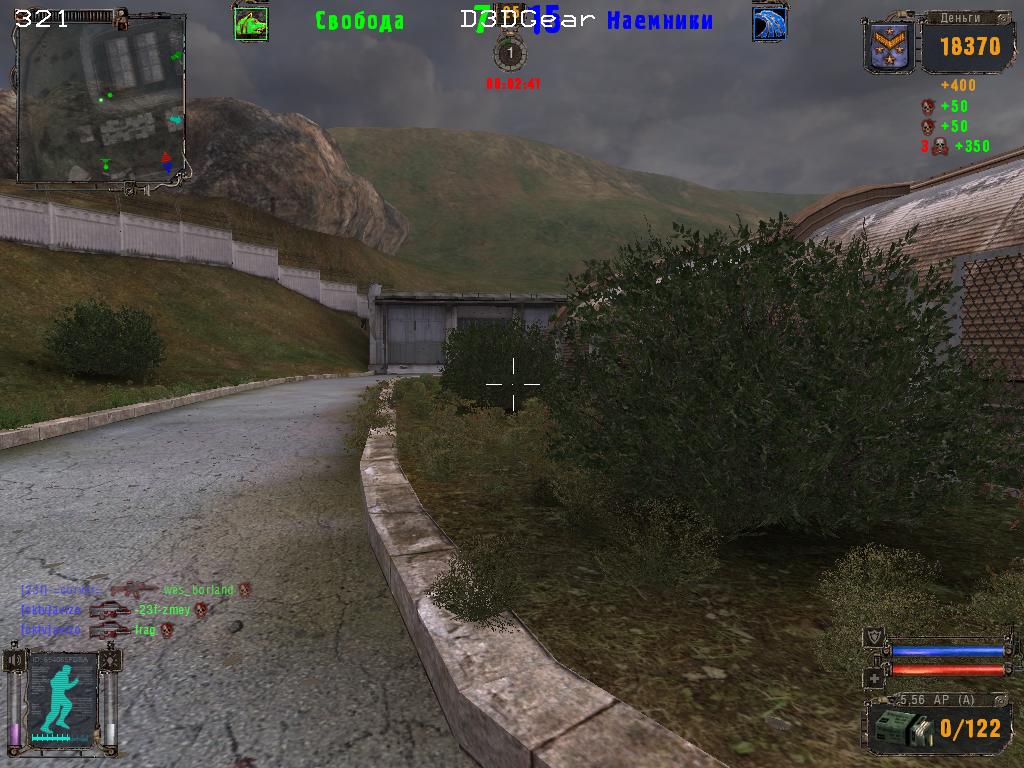Viewport: 1024px width, 768px height.
Task: Click the player rank badge icon
Action: click(889, 46)
